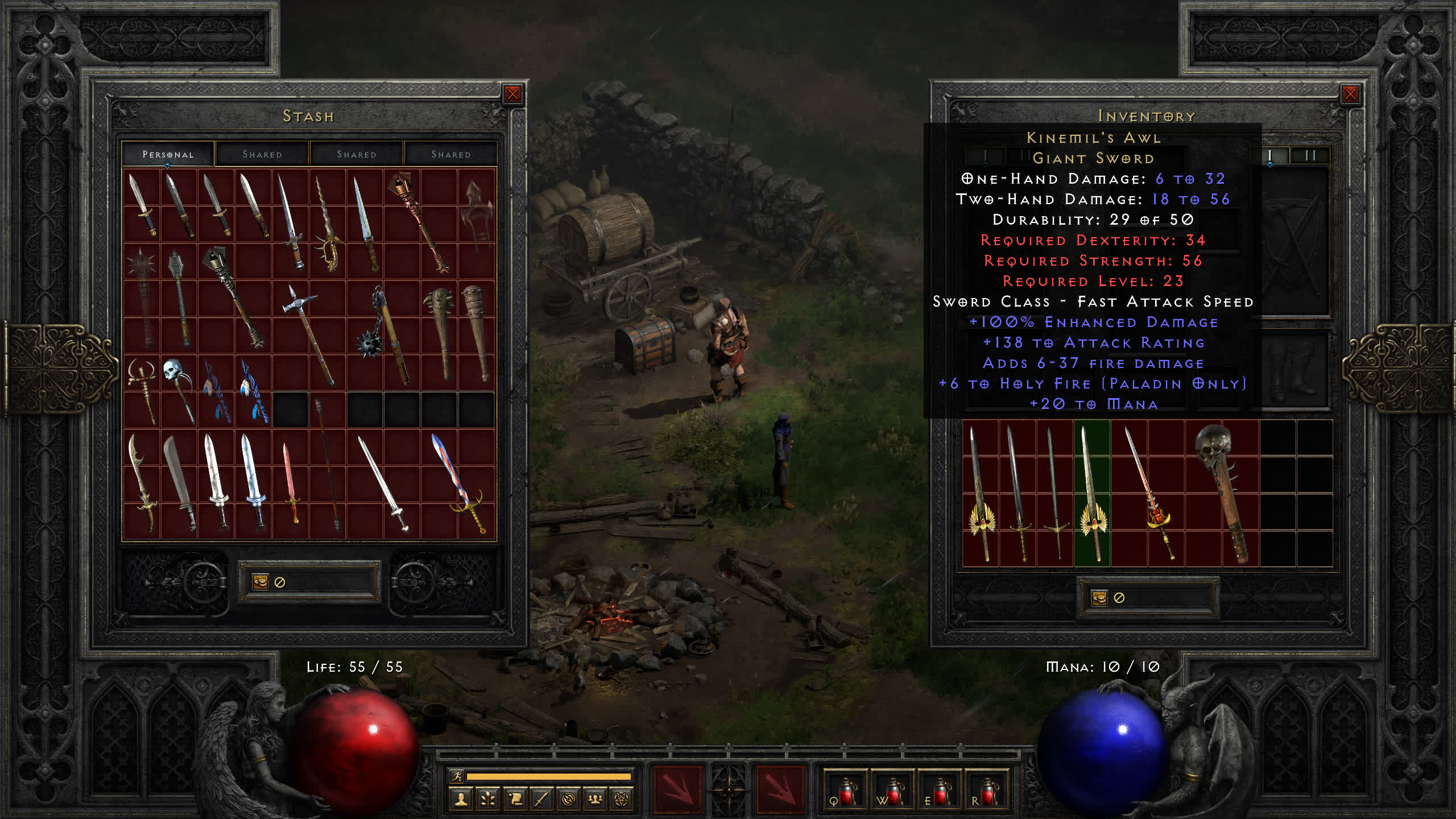Select the skull club in the inventory
1456x819 pixels.
tap(1223, 492)
